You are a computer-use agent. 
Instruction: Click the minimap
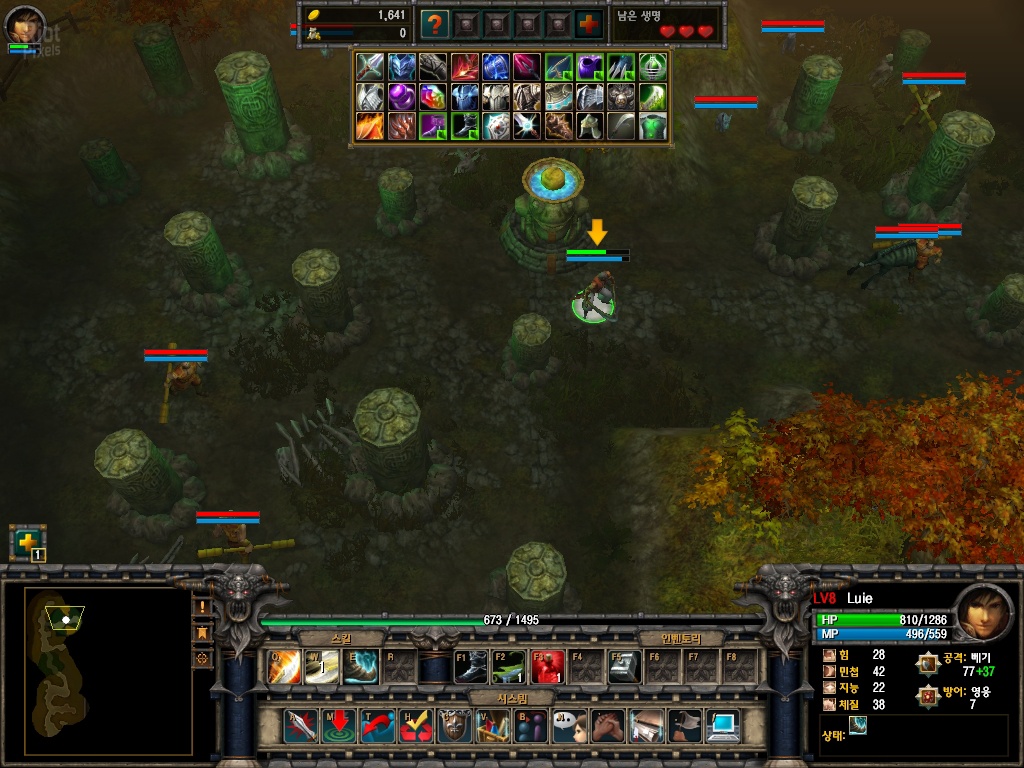108,670
